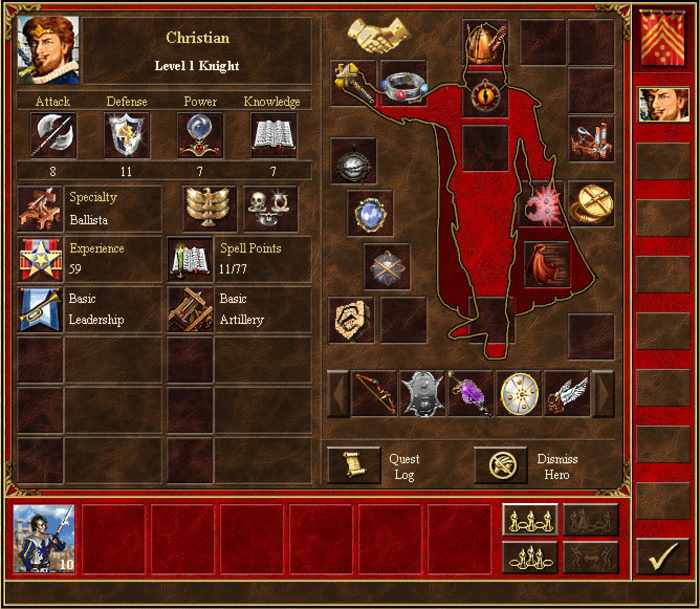The height and width of the screenshot is (609, 700).
Task: Choose Christian's portrait in the hero list
Action: pos(664,105)
